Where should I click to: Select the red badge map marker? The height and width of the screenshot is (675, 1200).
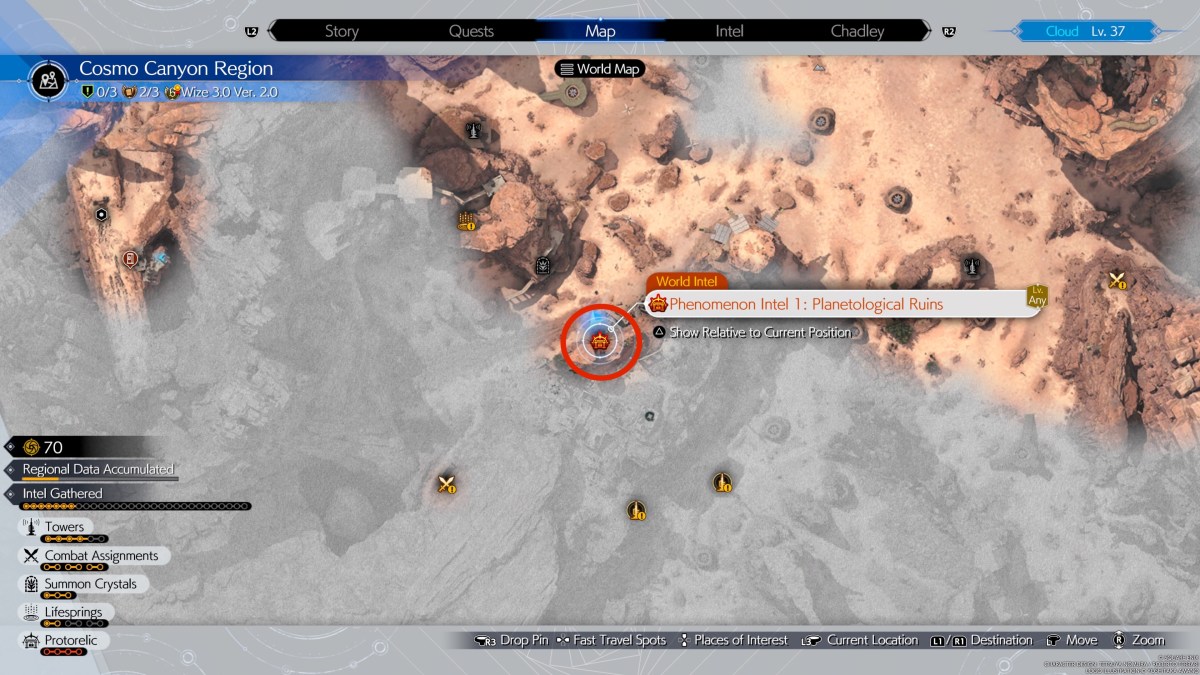pos(129,259)
